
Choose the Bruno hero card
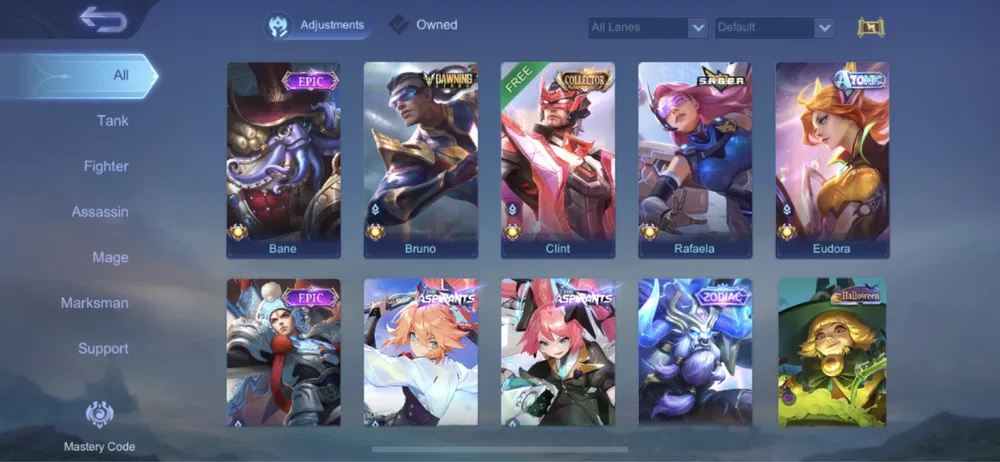[420, 160]
